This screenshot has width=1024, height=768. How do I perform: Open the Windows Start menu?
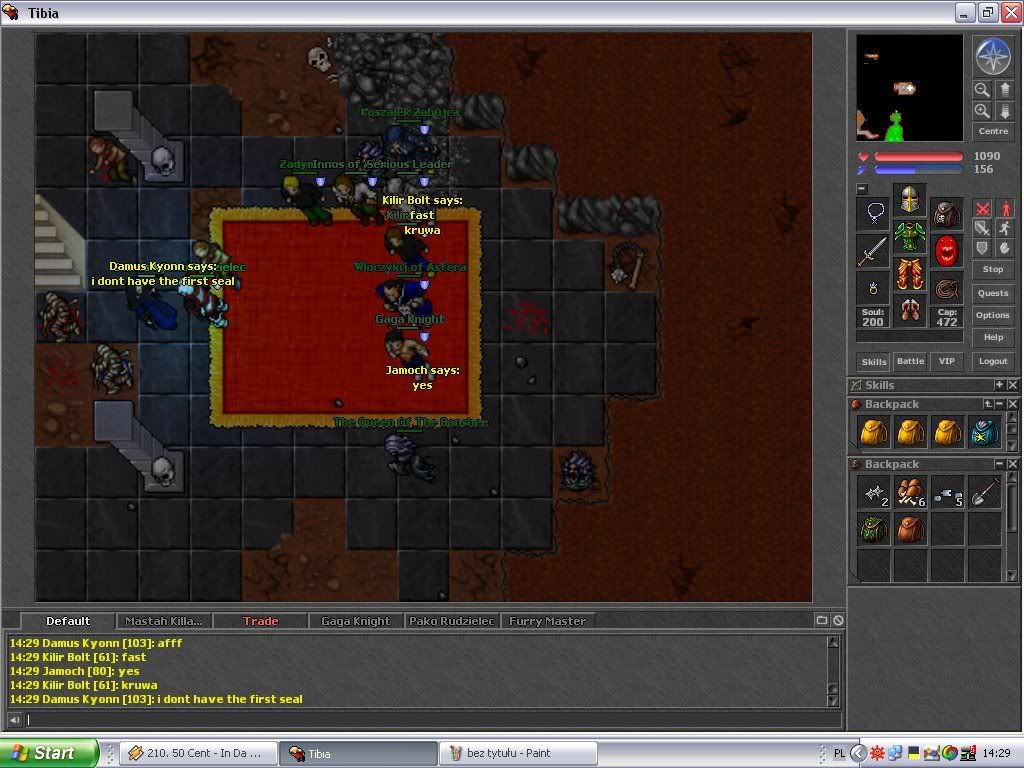pyautogui.click(x=48, y=753)
